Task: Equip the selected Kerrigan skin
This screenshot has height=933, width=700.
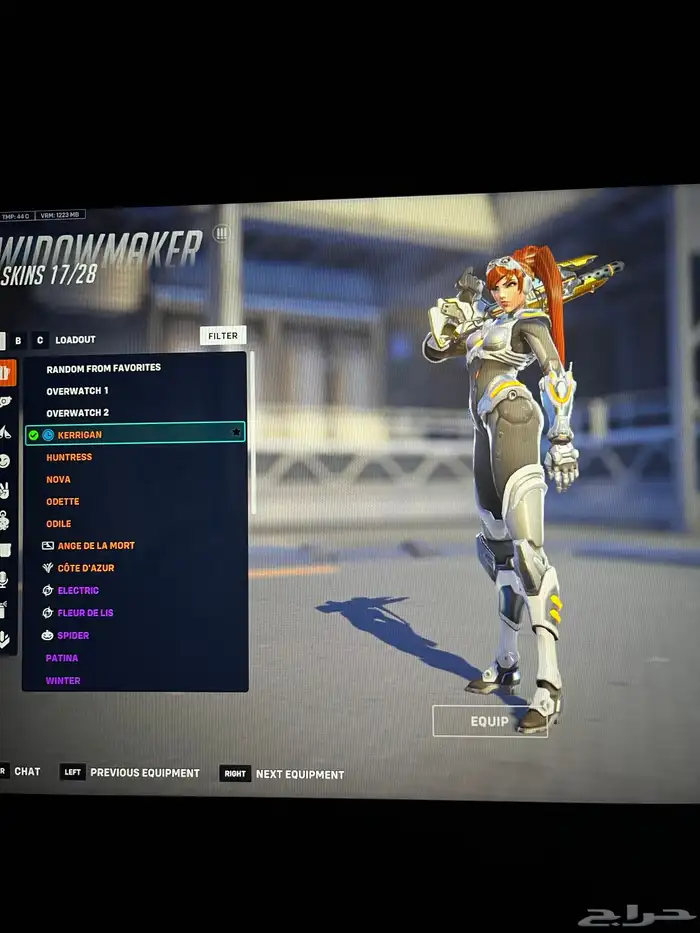Action: coord(489,721)
